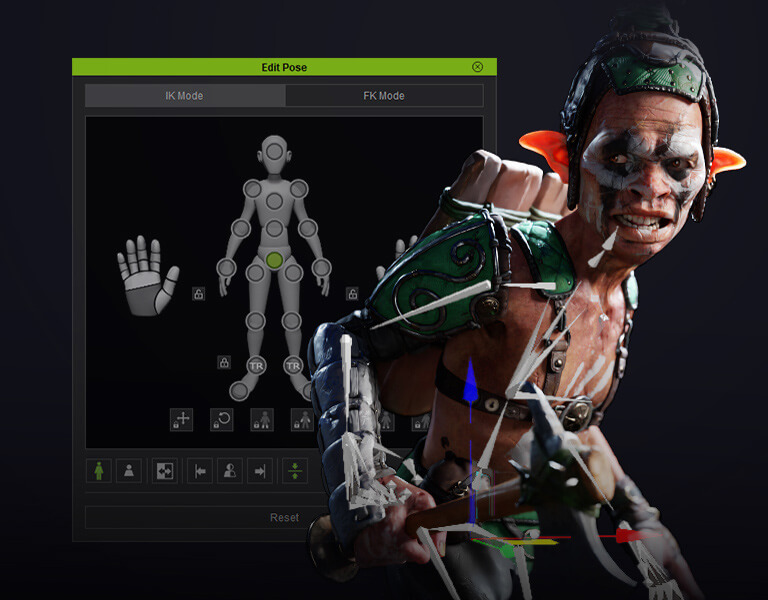Screen dimensions: 768x600
Task: Click the mirror flip icon
Action: tap(165, 471)
